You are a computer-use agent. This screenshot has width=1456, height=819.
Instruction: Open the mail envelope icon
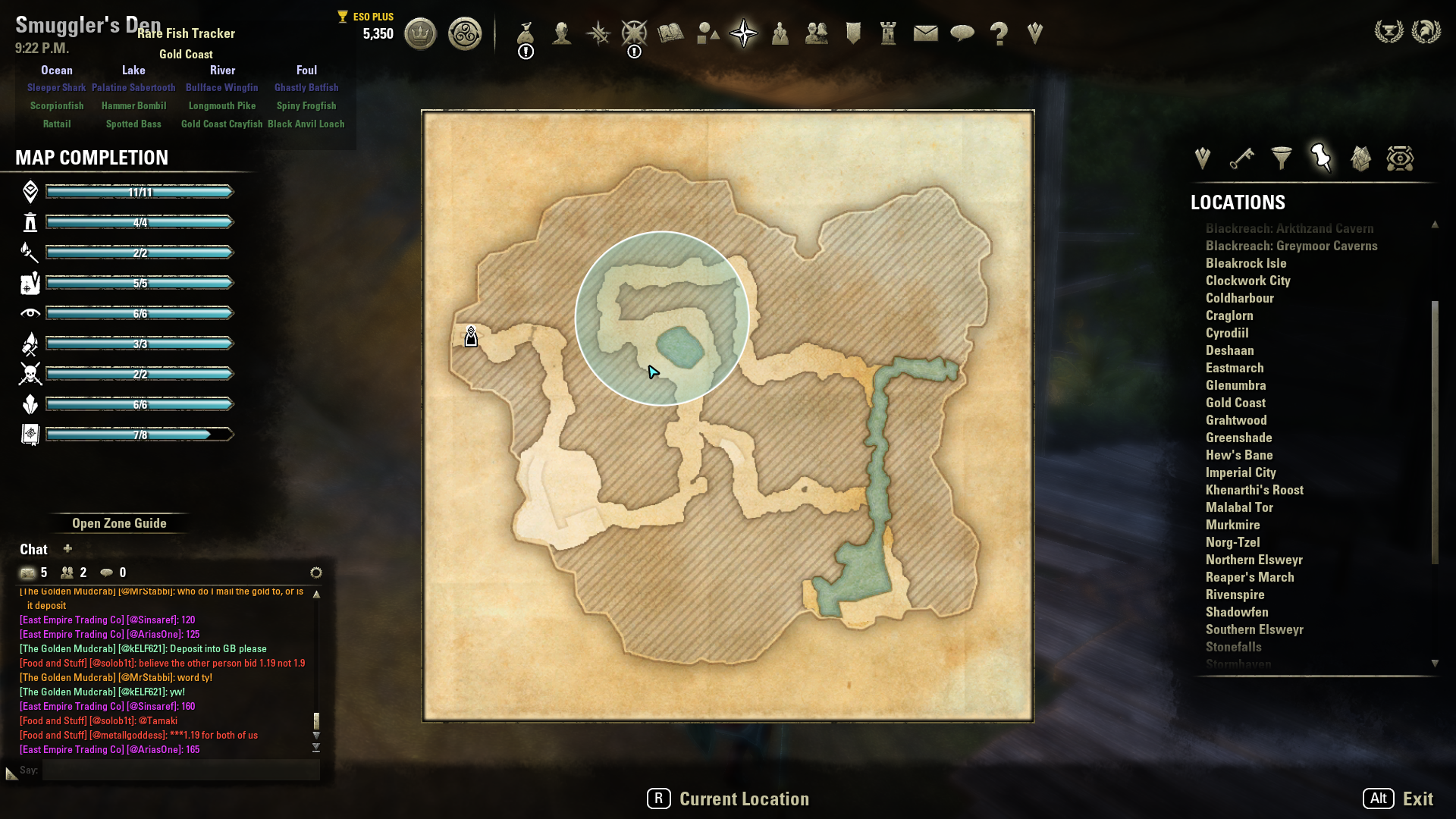(x=925, y=33)
